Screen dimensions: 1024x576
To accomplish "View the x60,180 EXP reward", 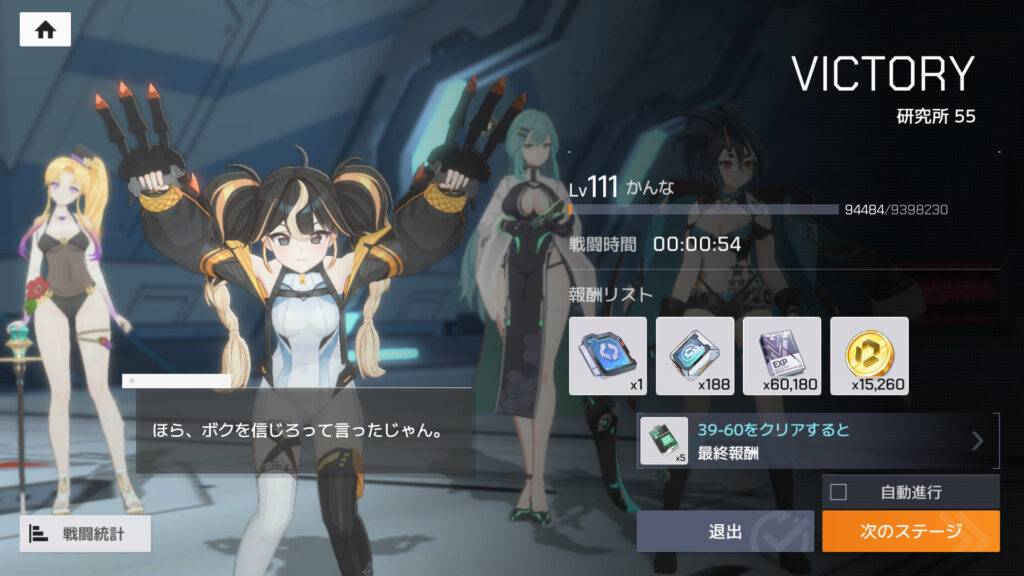I will point(782,356).
